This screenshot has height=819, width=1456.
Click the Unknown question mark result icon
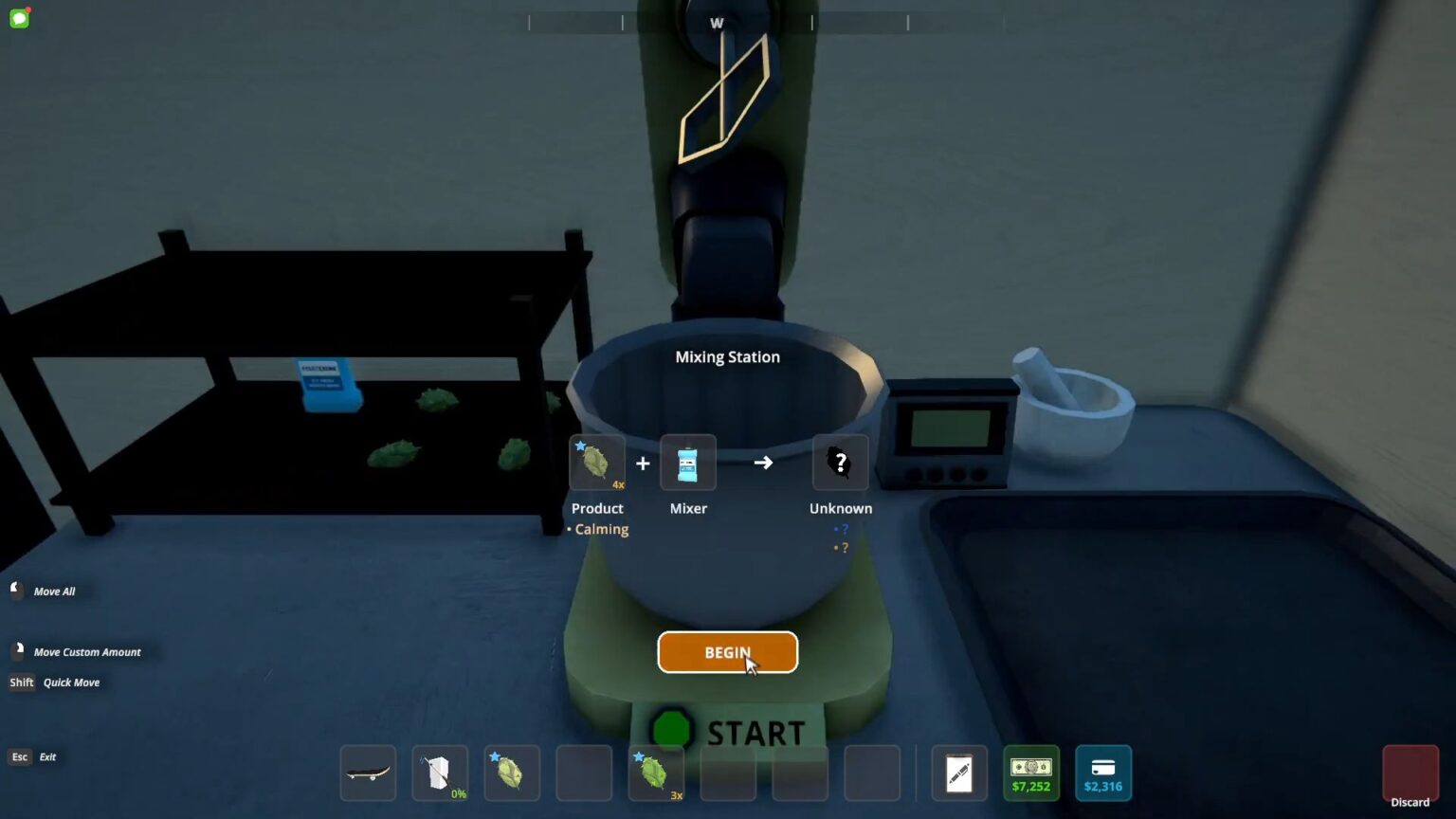(840, 463)
